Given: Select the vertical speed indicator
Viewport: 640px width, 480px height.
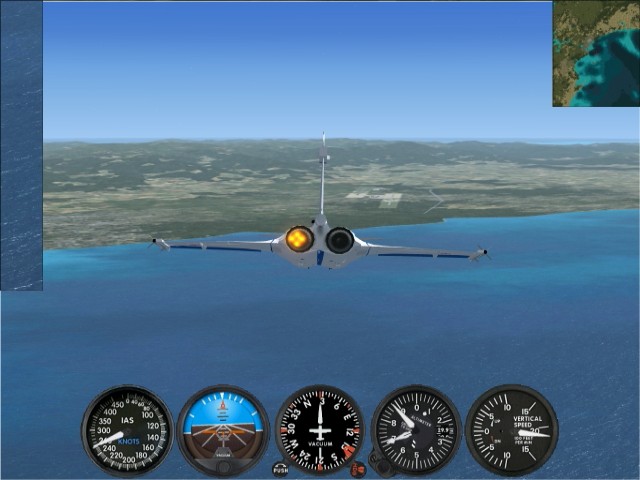Looking at the screenshot, I should coord(511,430).
